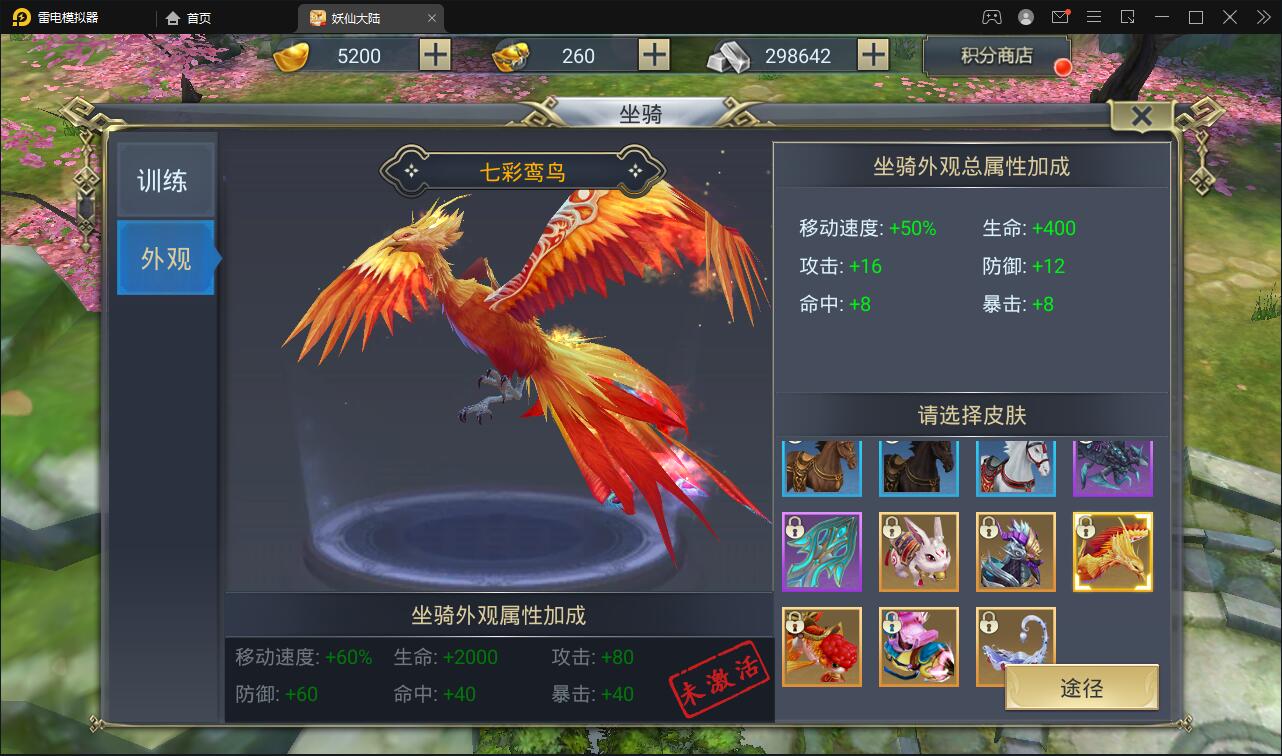The width and height of the screenshot is (1282, 756).
Task: Switch to the 训练 (training) tab
Action: pyautogui.click(x=165, y=178)
